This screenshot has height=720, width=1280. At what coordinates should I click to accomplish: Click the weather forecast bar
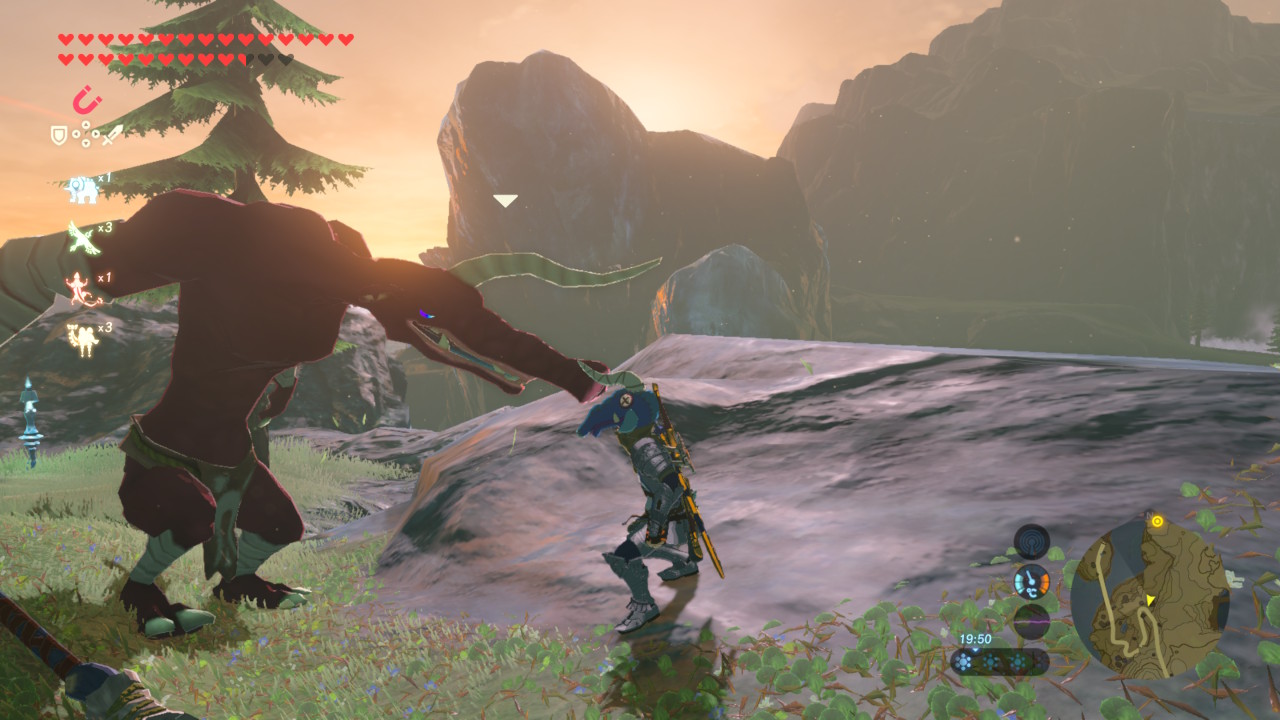pyautogui.click(x=999, y=662)
